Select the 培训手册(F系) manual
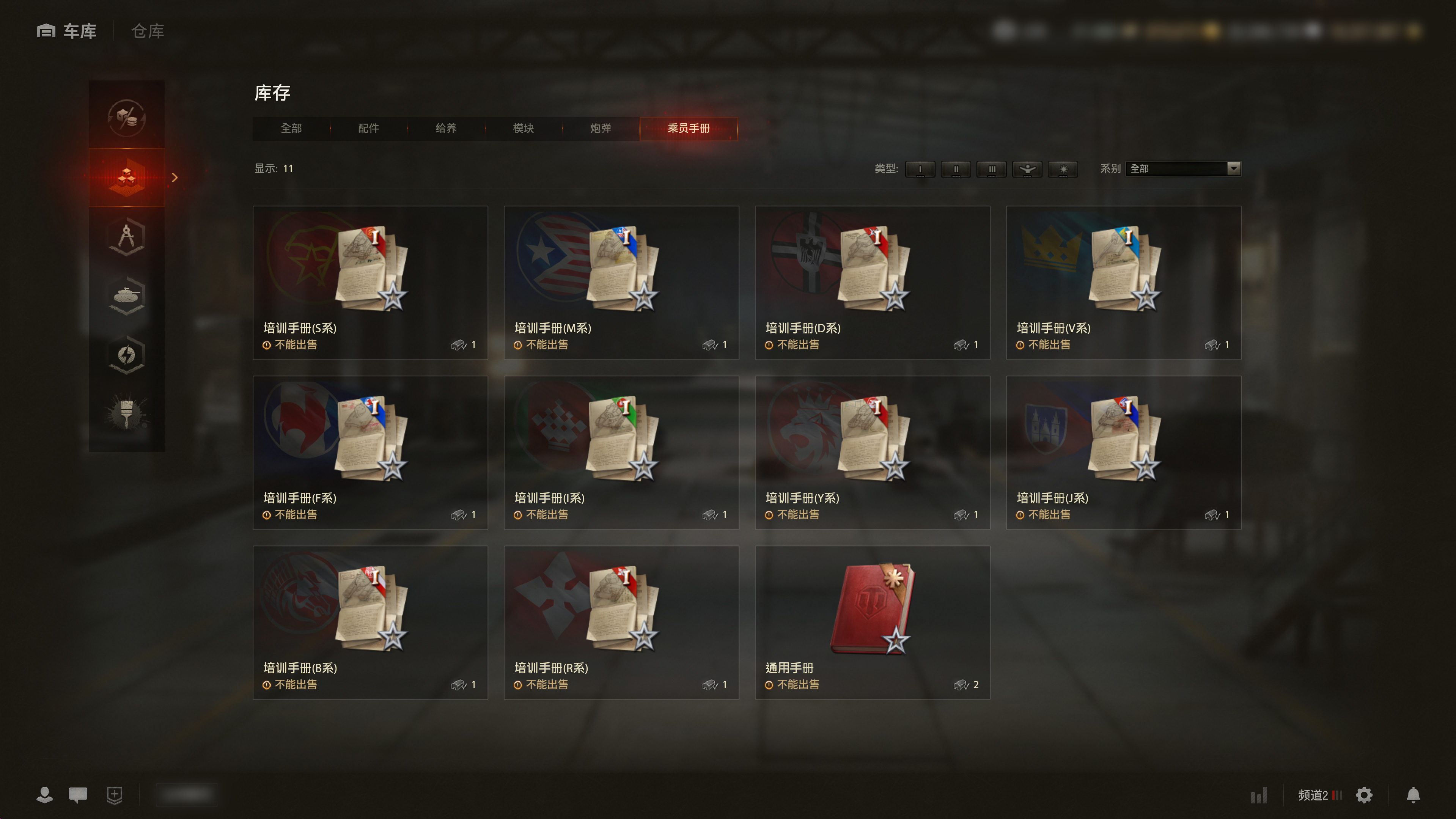Screen dimensions: 1456x819 click(x=370, y=452)
